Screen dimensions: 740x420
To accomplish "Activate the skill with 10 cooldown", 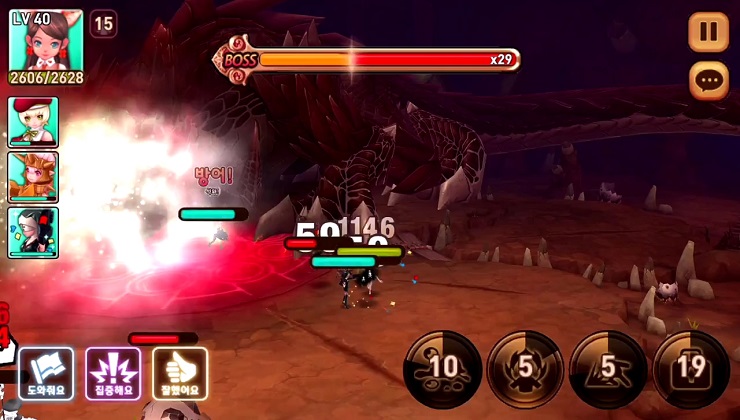I will click(x=443, y=368).
